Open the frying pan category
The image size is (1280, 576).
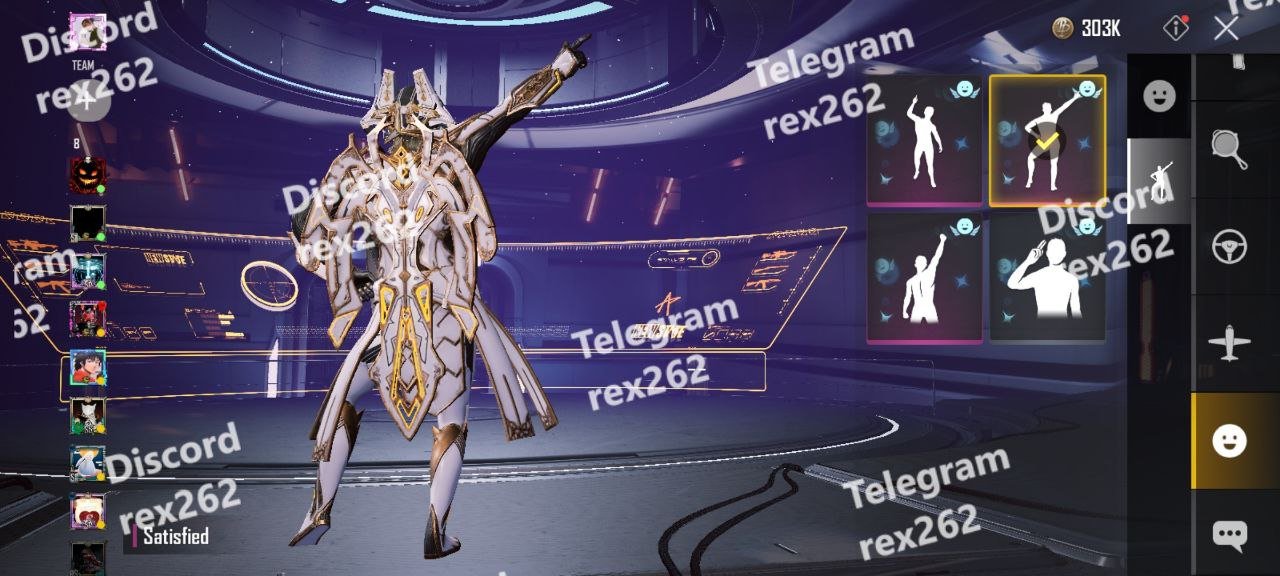1229,148
